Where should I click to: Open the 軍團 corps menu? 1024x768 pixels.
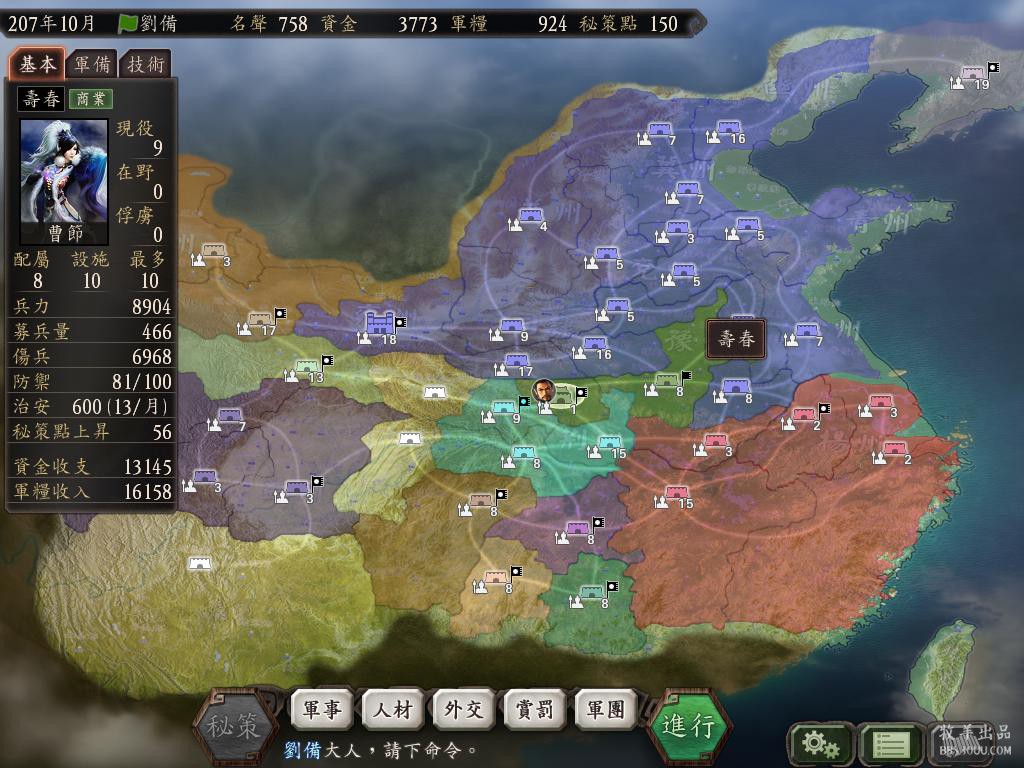click(x=606, y=710)
